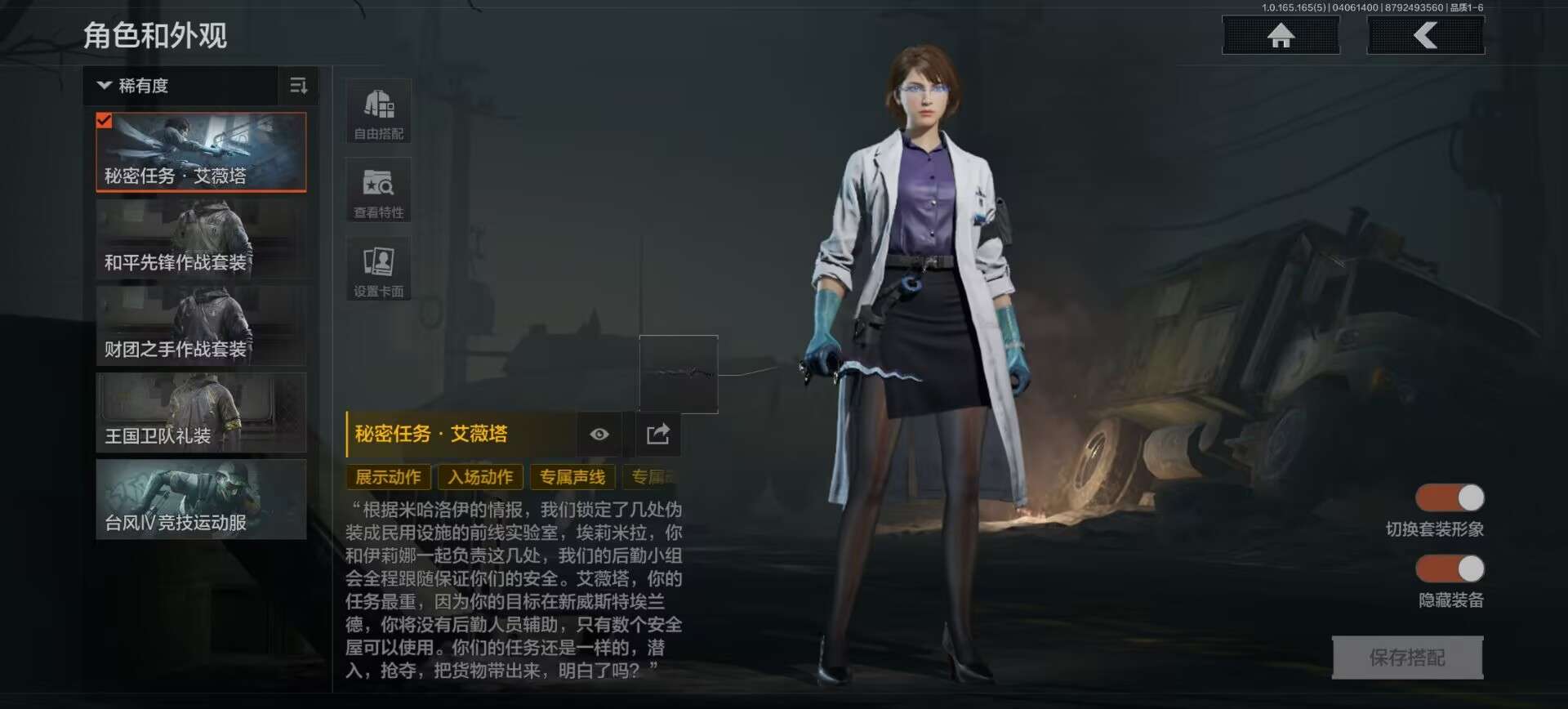Open 查看特性 to view traits

point(378,190)
